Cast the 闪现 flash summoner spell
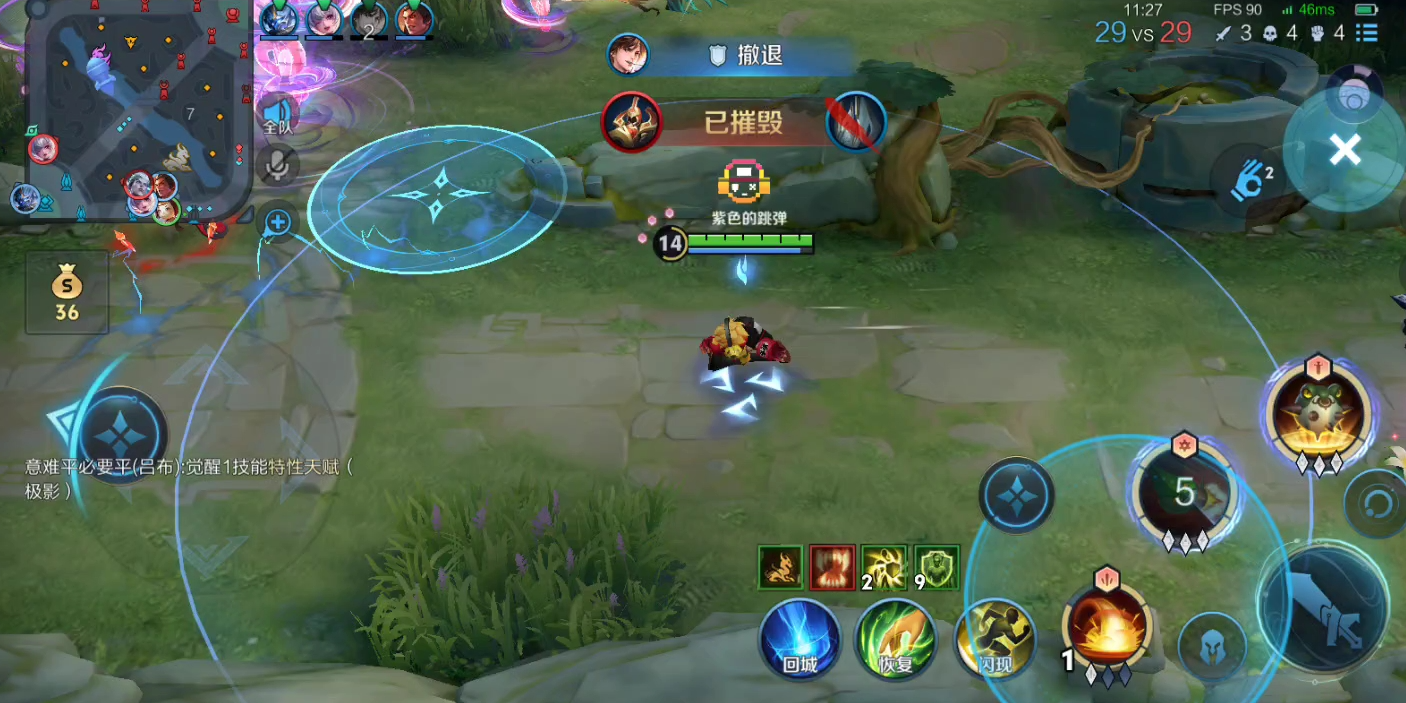Screen dimensions: 1406x703 993,640
